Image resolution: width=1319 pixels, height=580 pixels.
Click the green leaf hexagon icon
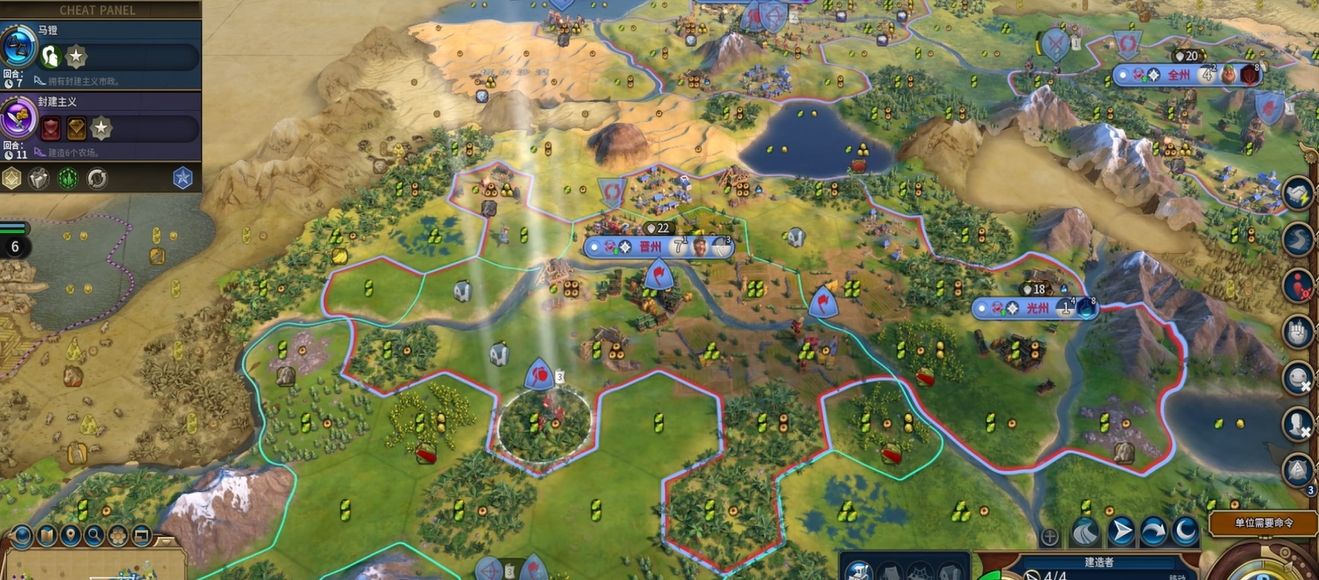point(68,179)
